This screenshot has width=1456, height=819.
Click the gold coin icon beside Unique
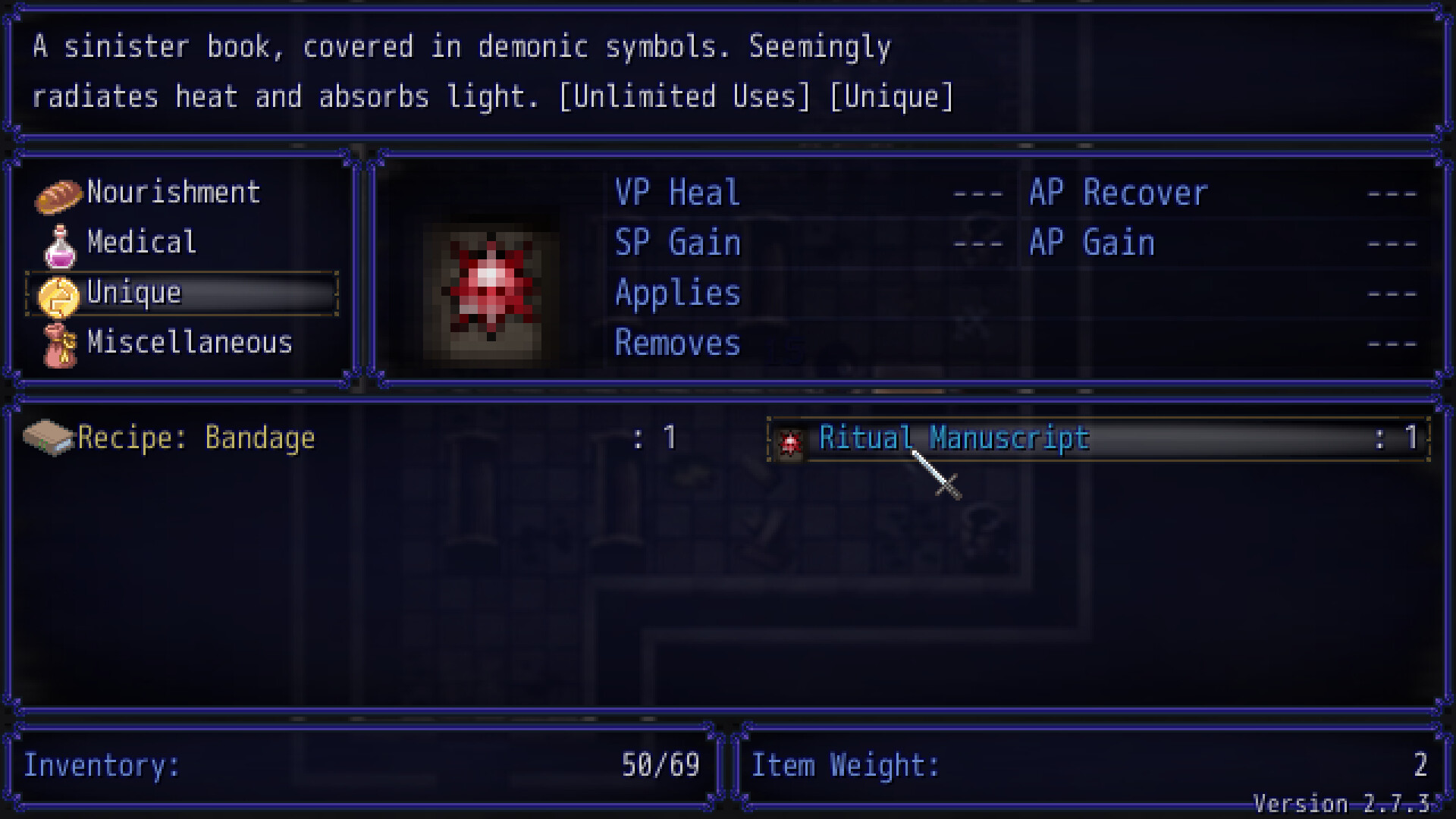pyautogui.click(x=59, y=293)
